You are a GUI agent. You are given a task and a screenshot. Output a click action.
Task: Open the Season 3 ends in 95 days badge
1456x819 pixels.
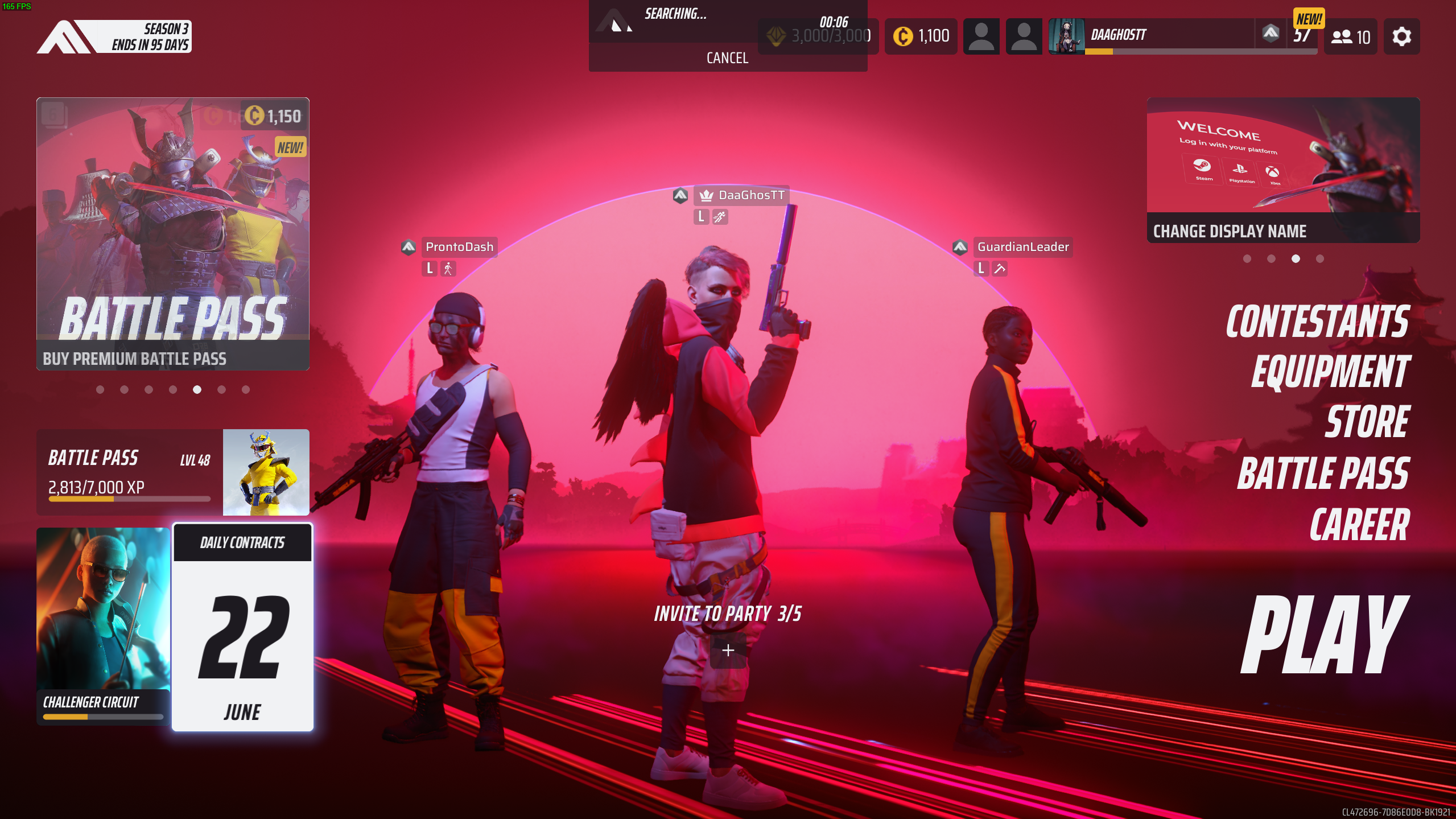point(114,37)
